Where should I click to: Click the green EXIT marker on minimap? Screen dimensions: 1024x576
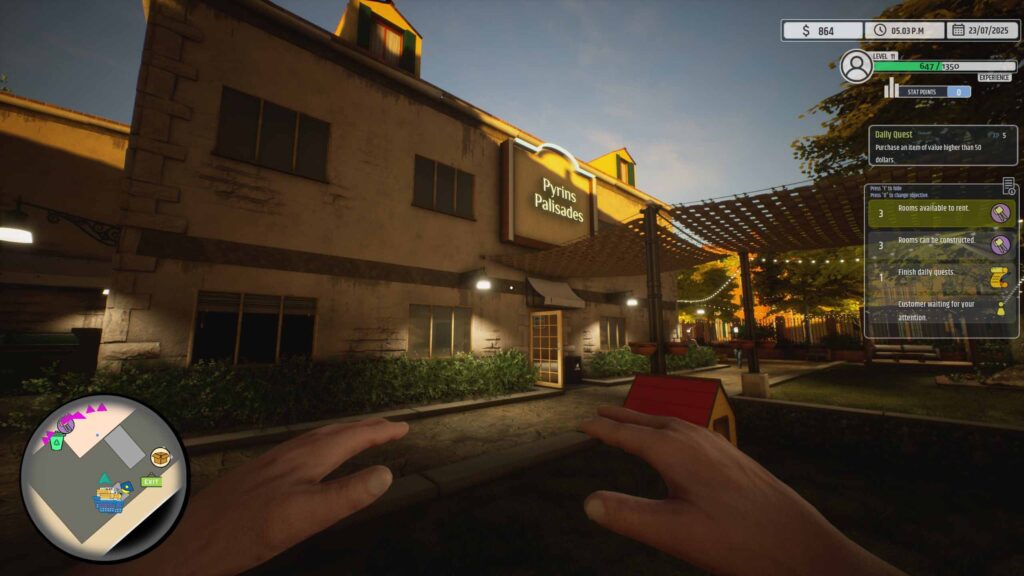pos(152,481)
